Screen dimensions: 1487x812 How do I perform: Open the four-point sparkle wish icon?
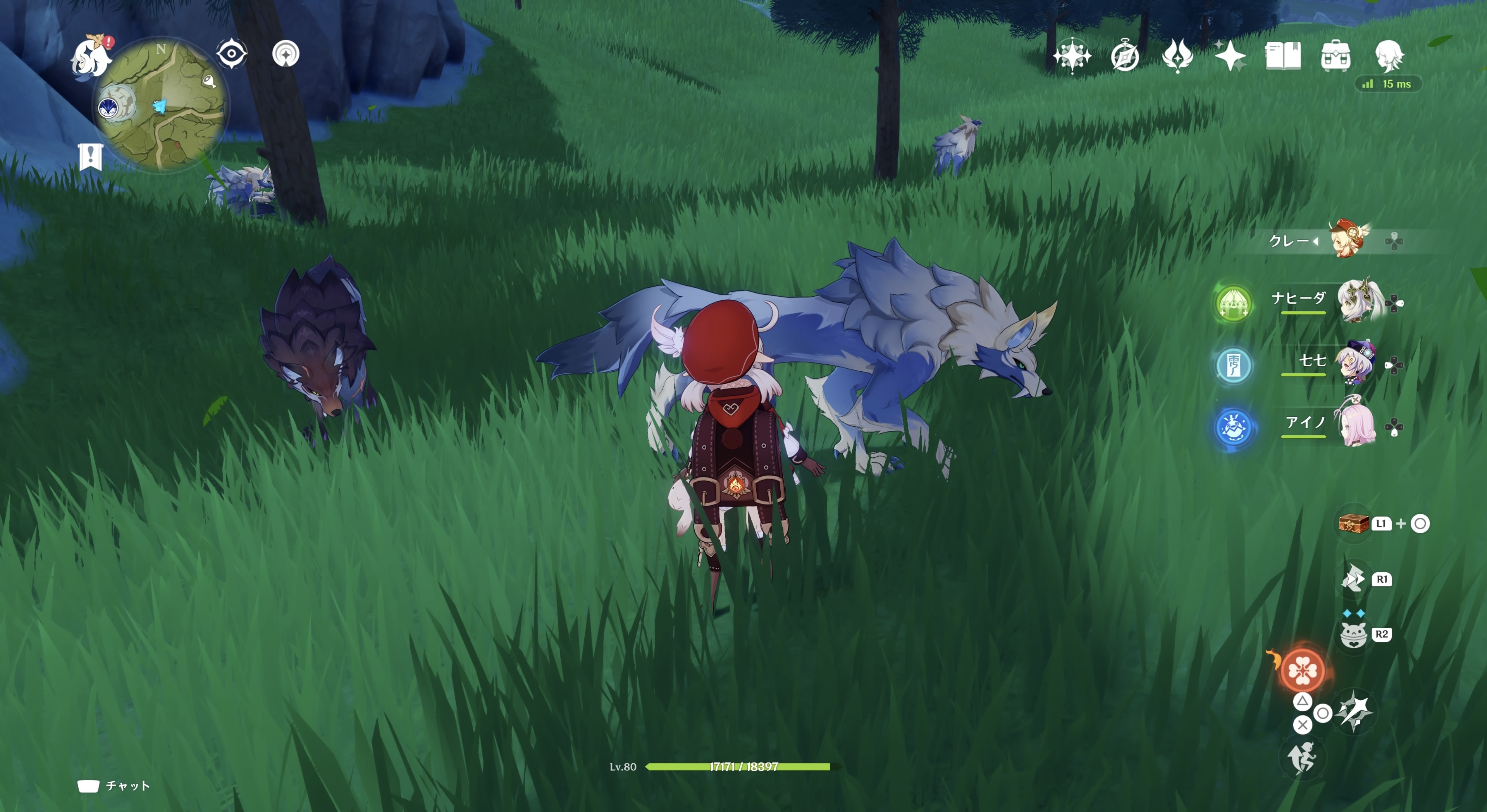point(1230,57)
